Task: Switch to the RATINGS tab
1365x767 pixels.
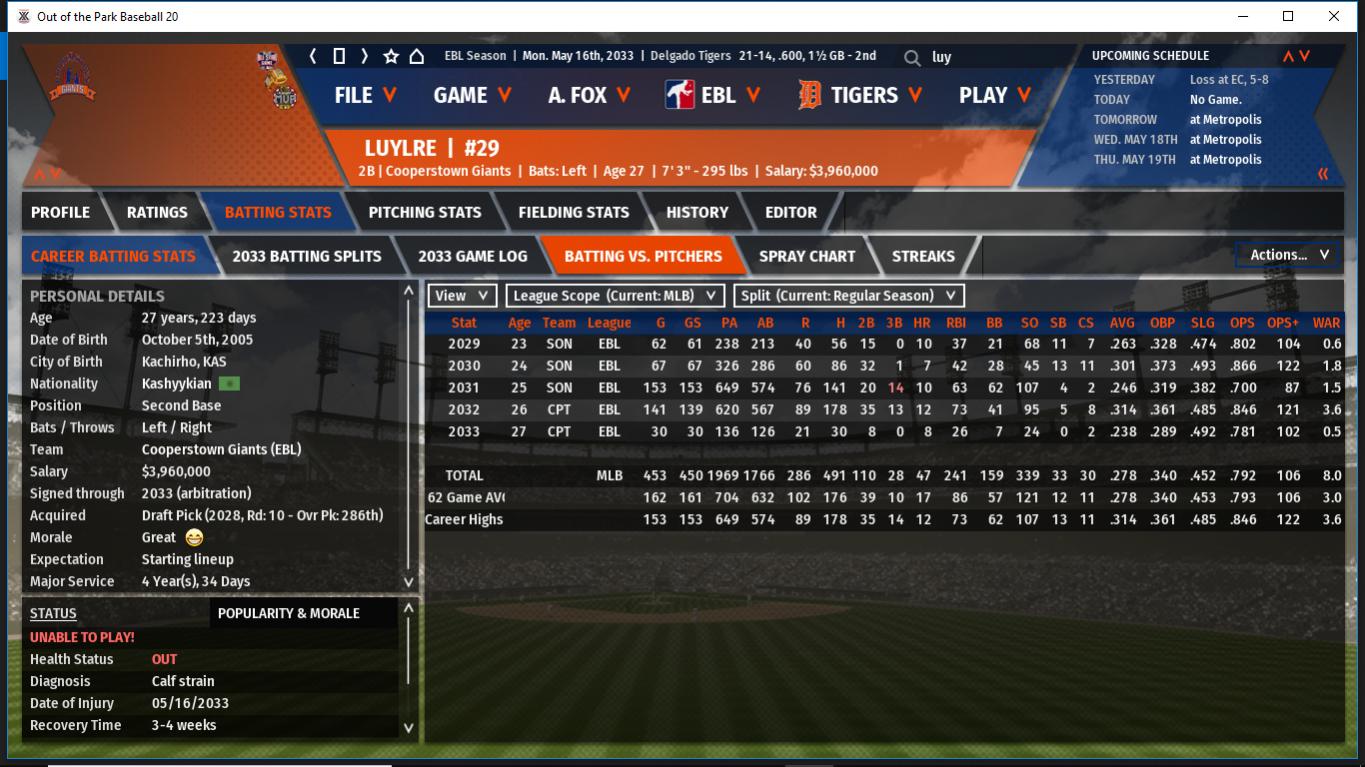Action: click(x=157, y=212)
